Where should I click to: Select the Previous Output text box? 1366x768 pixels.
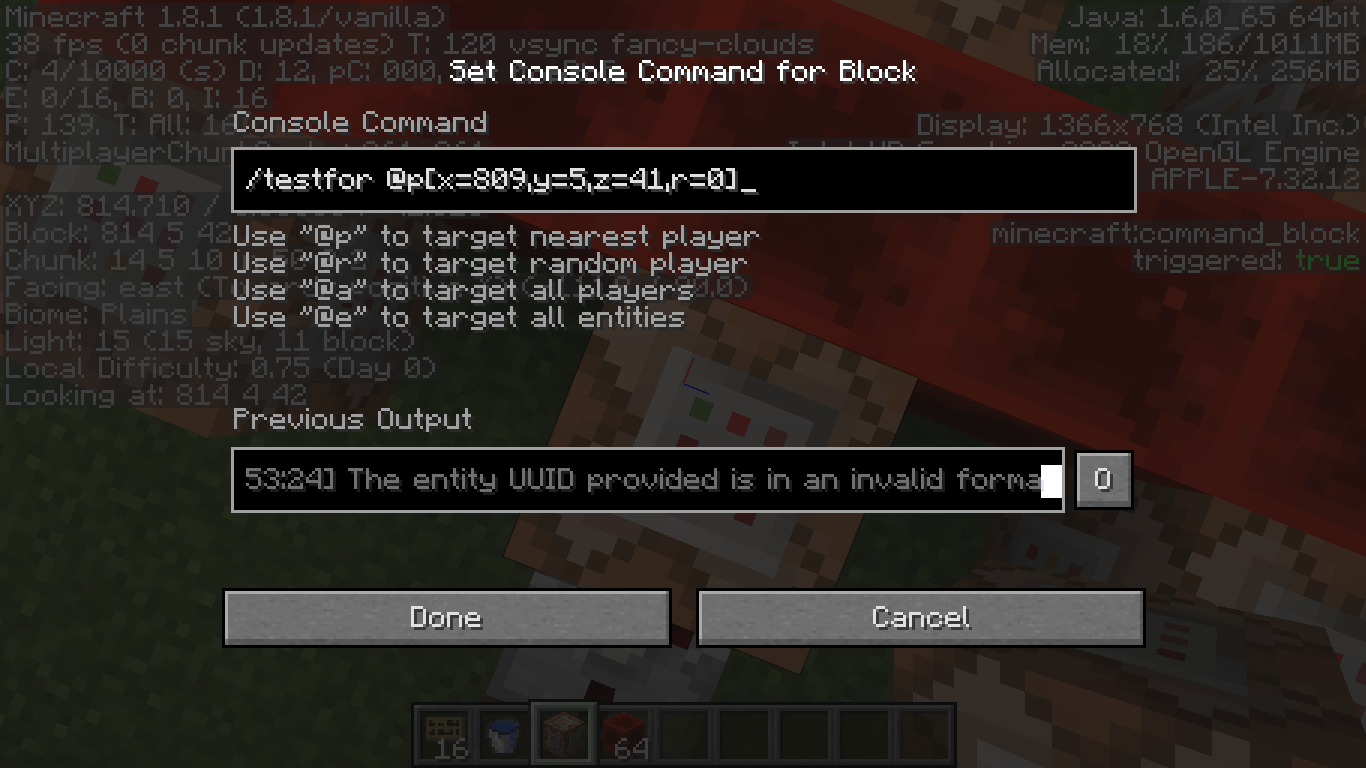(x=647, y=480)
